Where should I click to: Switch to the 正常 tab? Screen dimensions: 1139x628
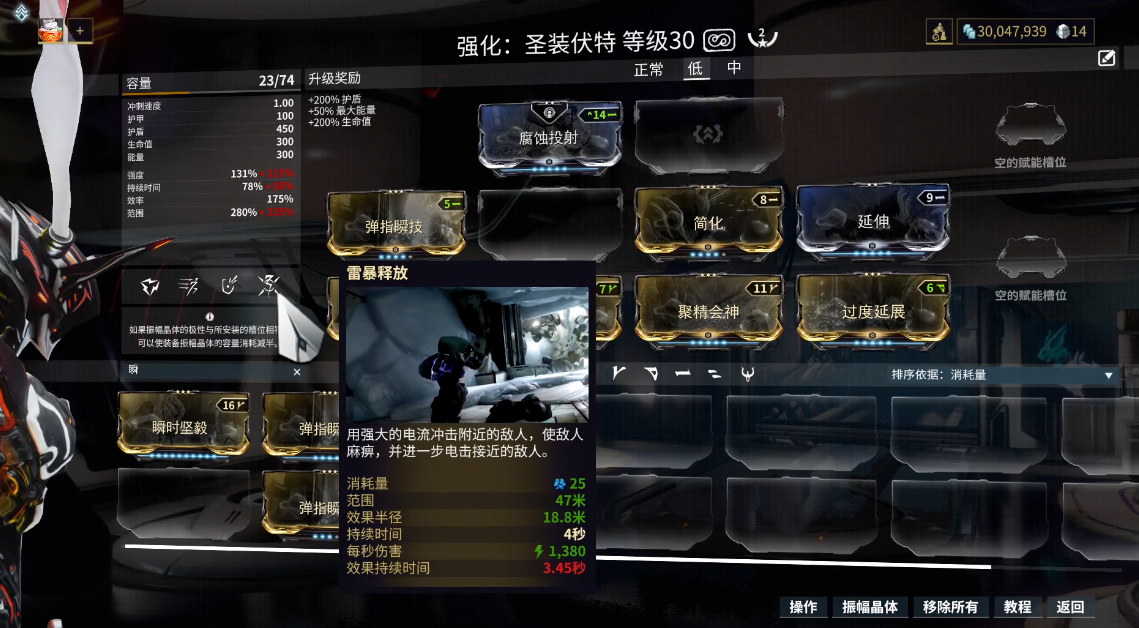(648, 69)
